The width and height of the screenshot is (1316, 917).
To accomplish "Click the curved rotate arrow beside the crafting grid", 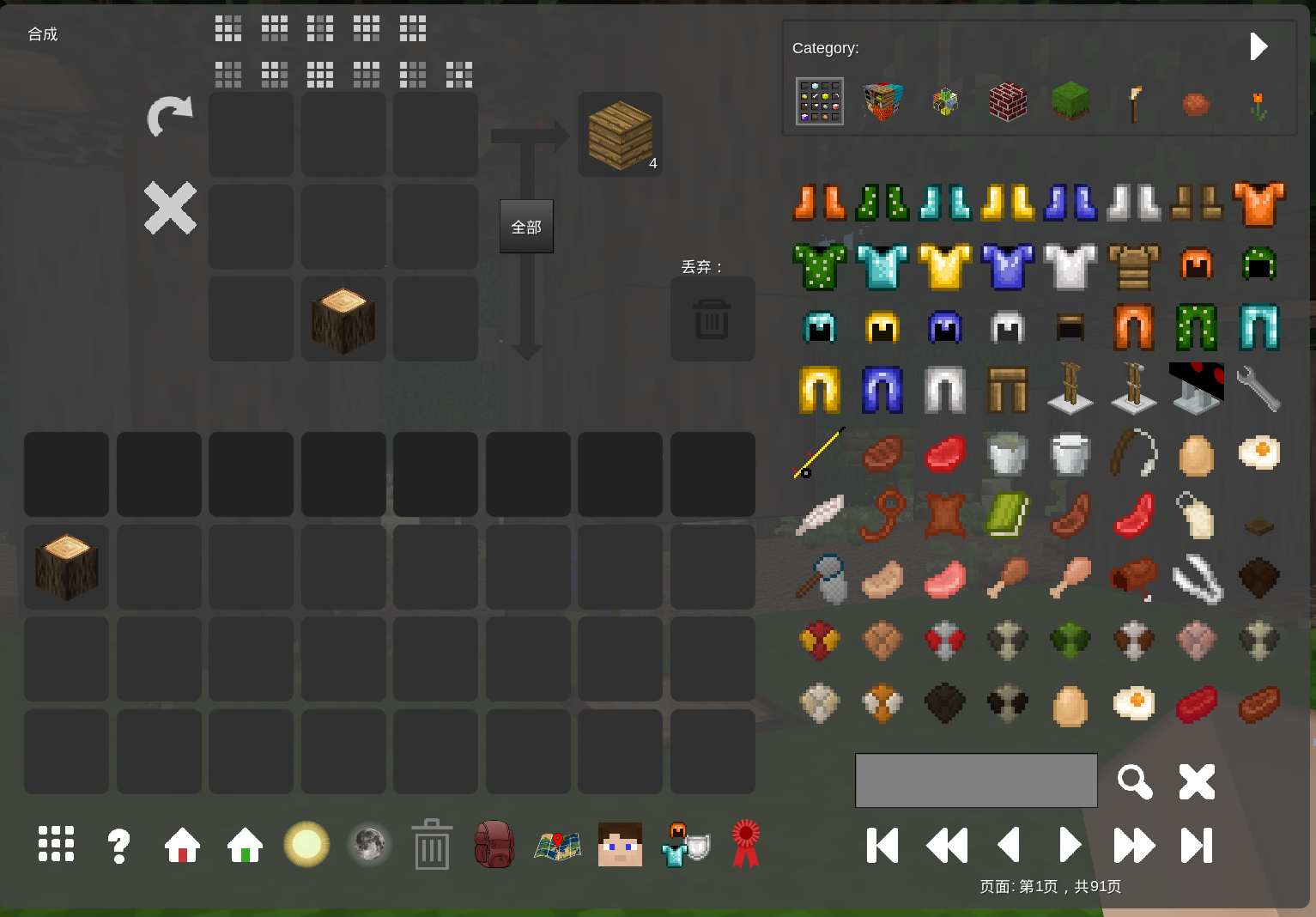I will pos(170,116).
